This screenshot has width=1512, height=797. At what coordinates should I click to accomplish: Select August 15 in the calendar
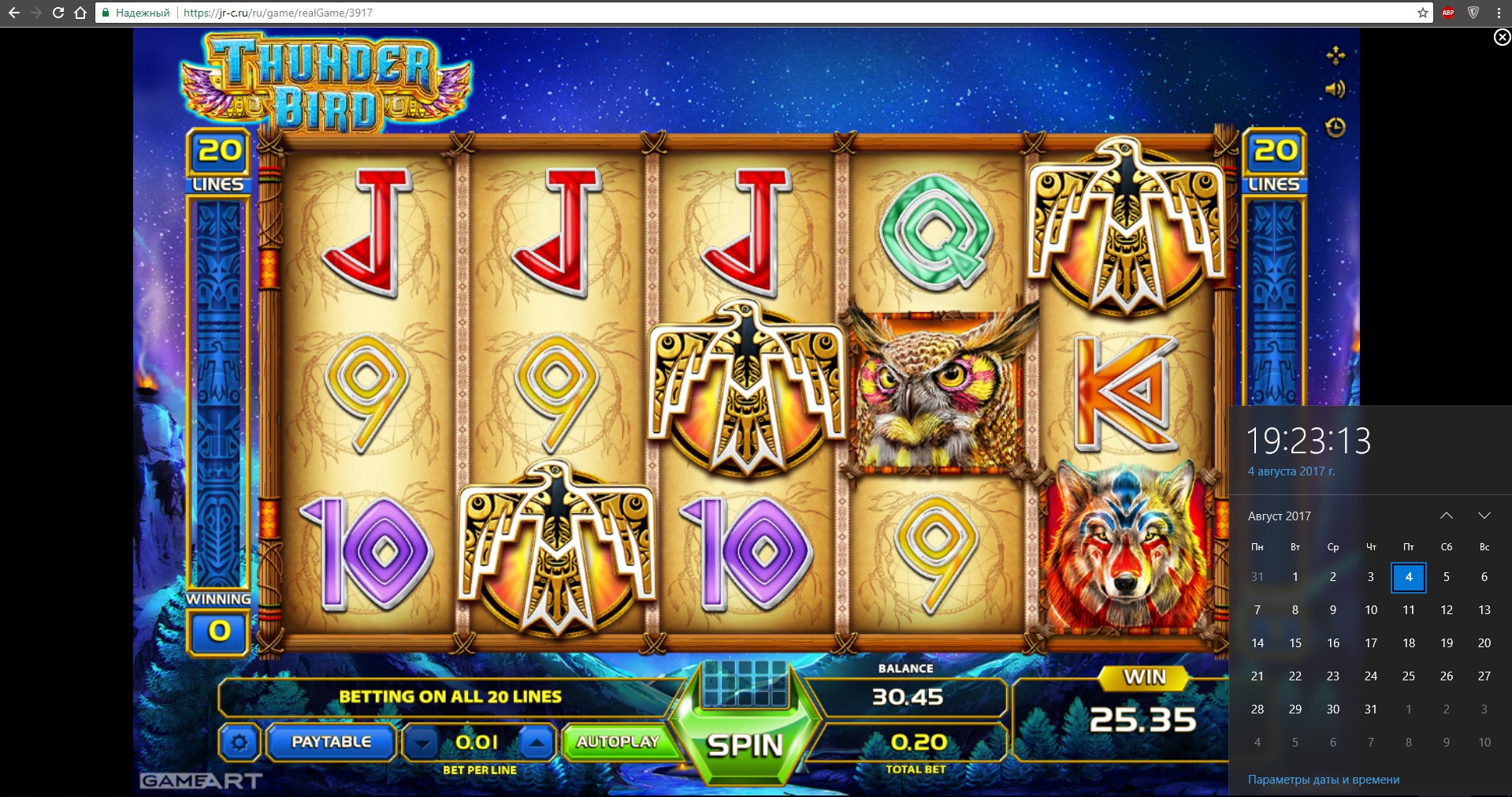1295,643
